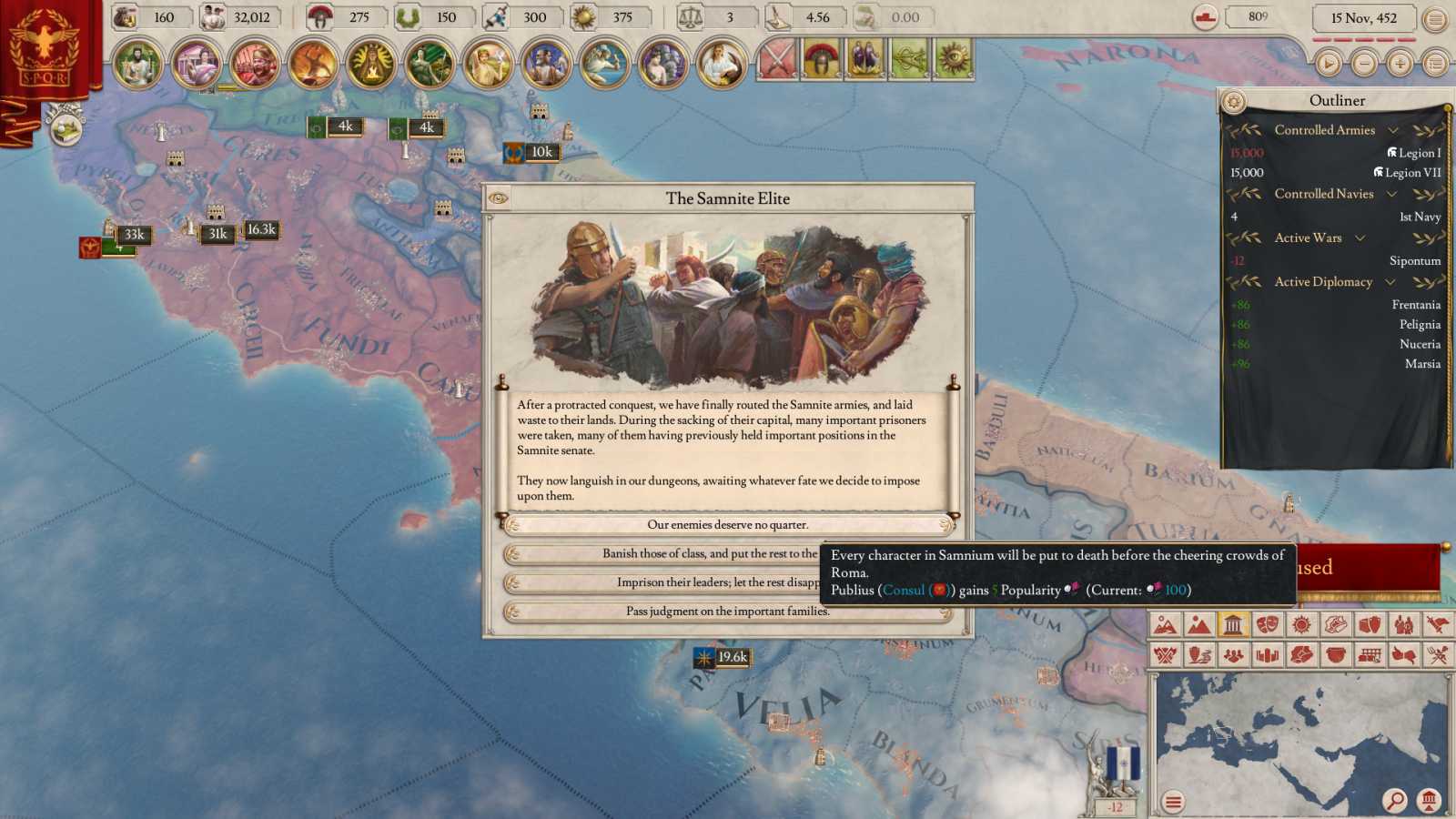
Task: Click the eye icon on the Samnite Elite event
Action: (498, 198)
